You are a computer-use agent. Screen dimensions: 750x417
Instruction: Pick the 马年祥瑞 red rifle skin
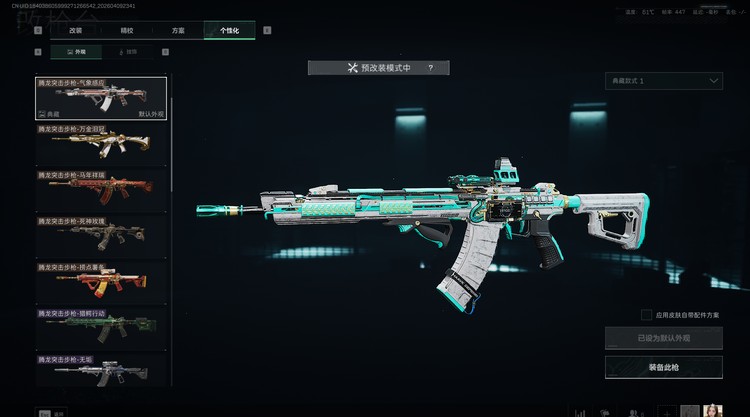101,191
